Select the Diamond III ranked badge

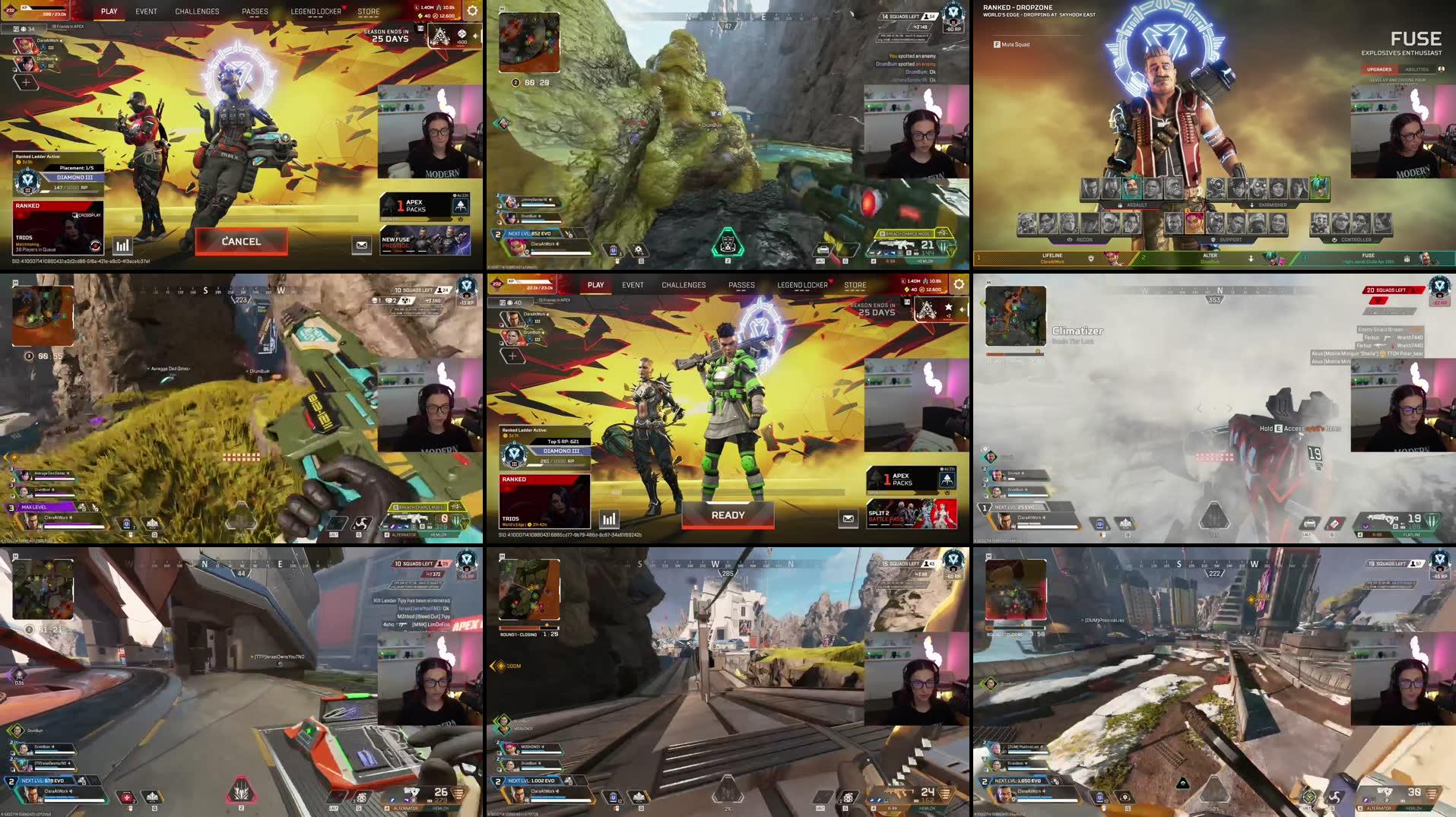[x=27, y=179]
